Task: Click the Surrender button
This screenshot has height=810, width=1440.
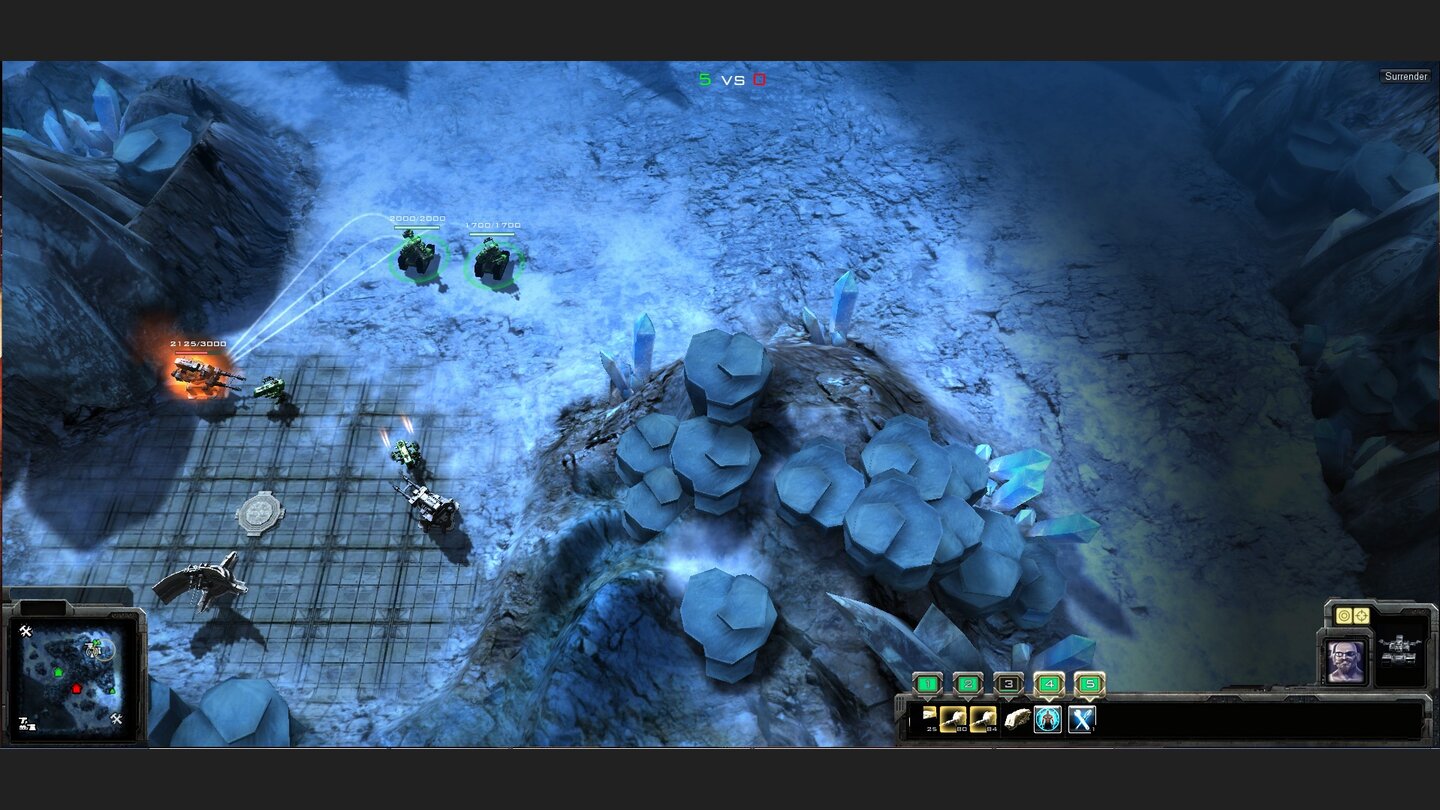Action: coord(1406,75)
